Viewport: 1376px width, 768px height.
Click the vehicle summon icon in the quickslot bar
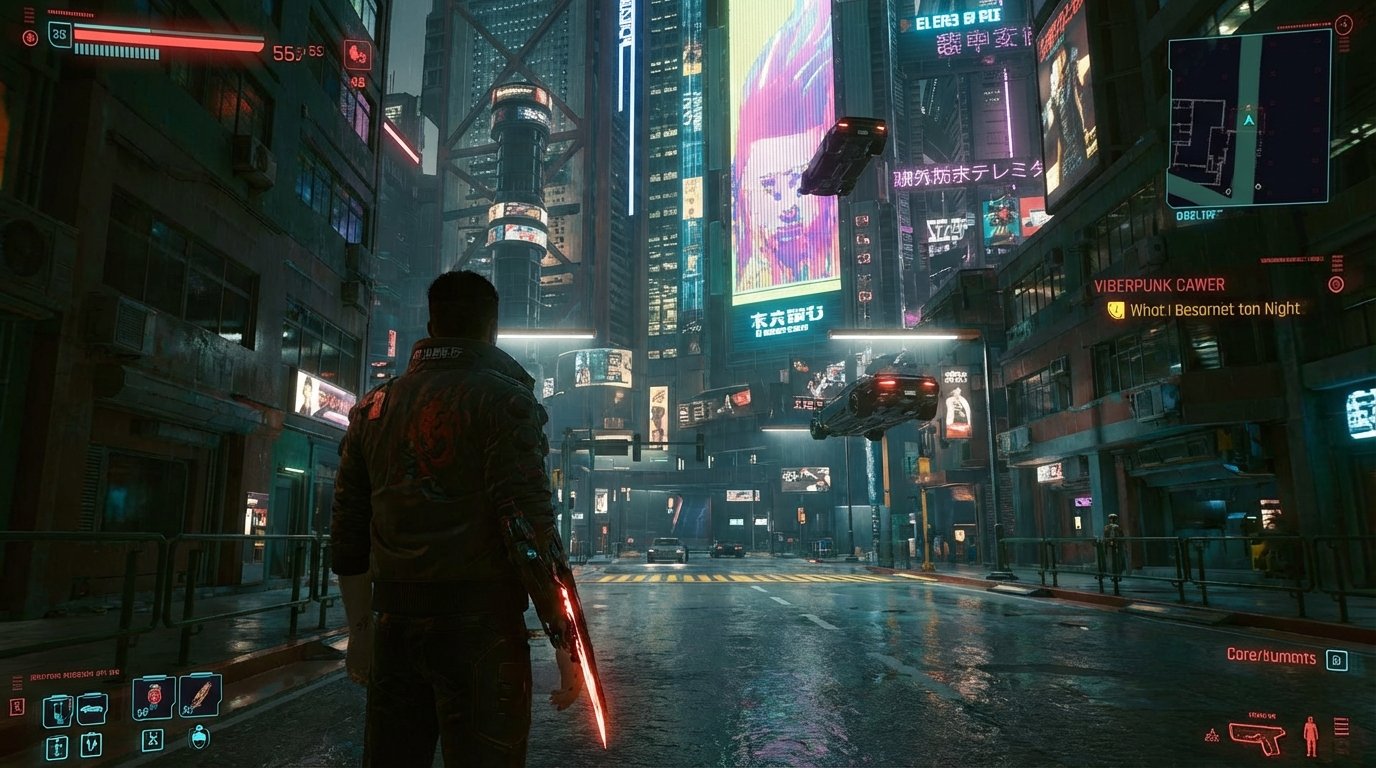[x=93, y=709]
